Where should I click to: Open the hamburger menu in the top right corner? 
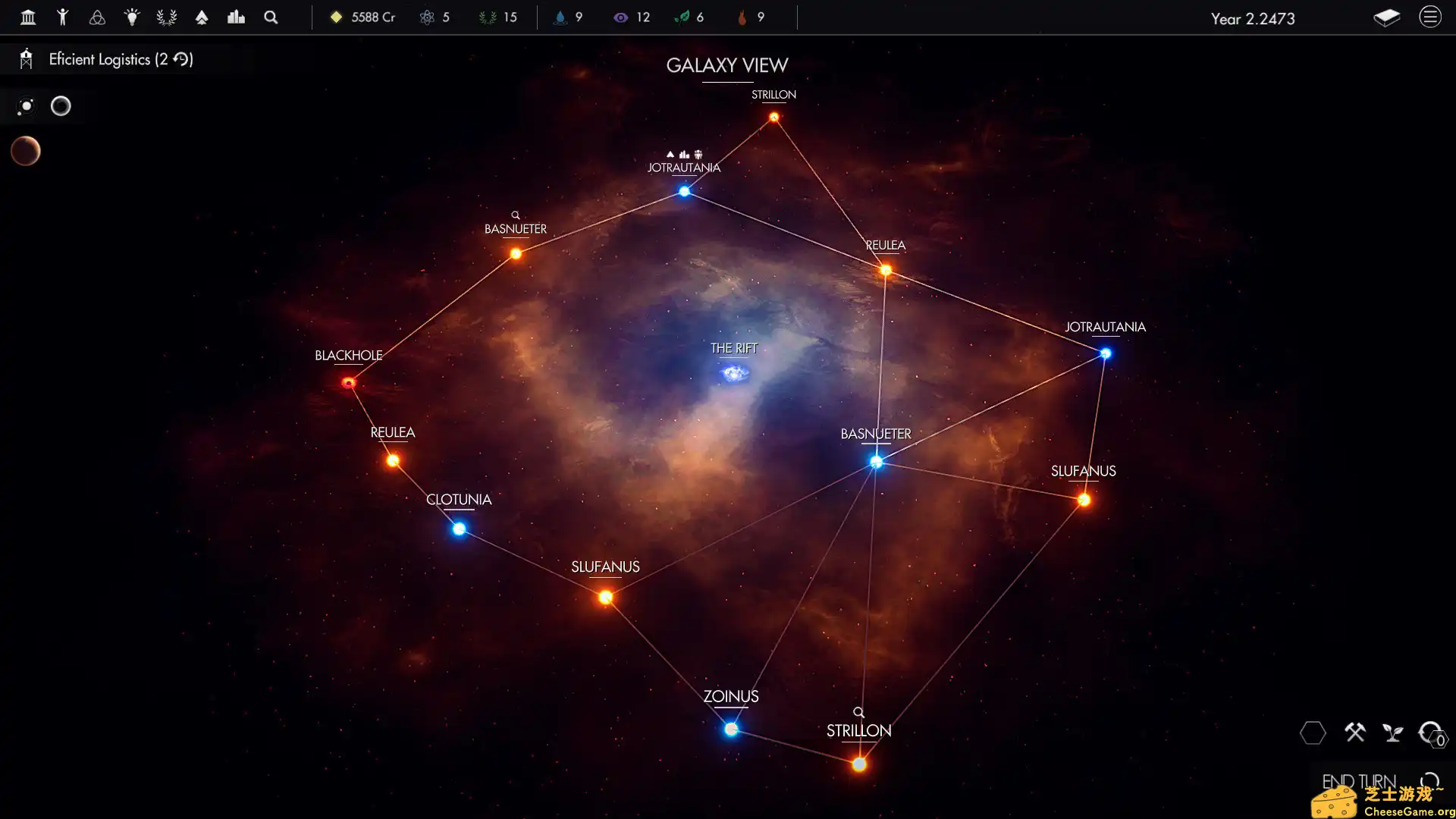1430,17
